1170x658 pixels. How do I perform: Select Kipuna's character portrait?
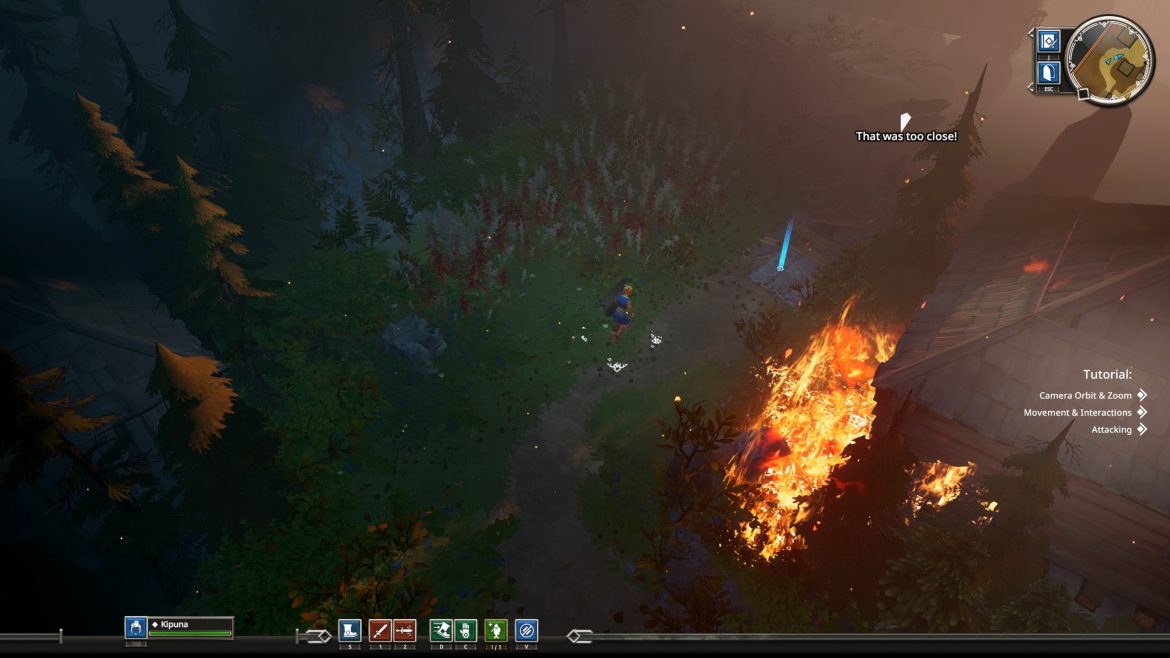136,628
